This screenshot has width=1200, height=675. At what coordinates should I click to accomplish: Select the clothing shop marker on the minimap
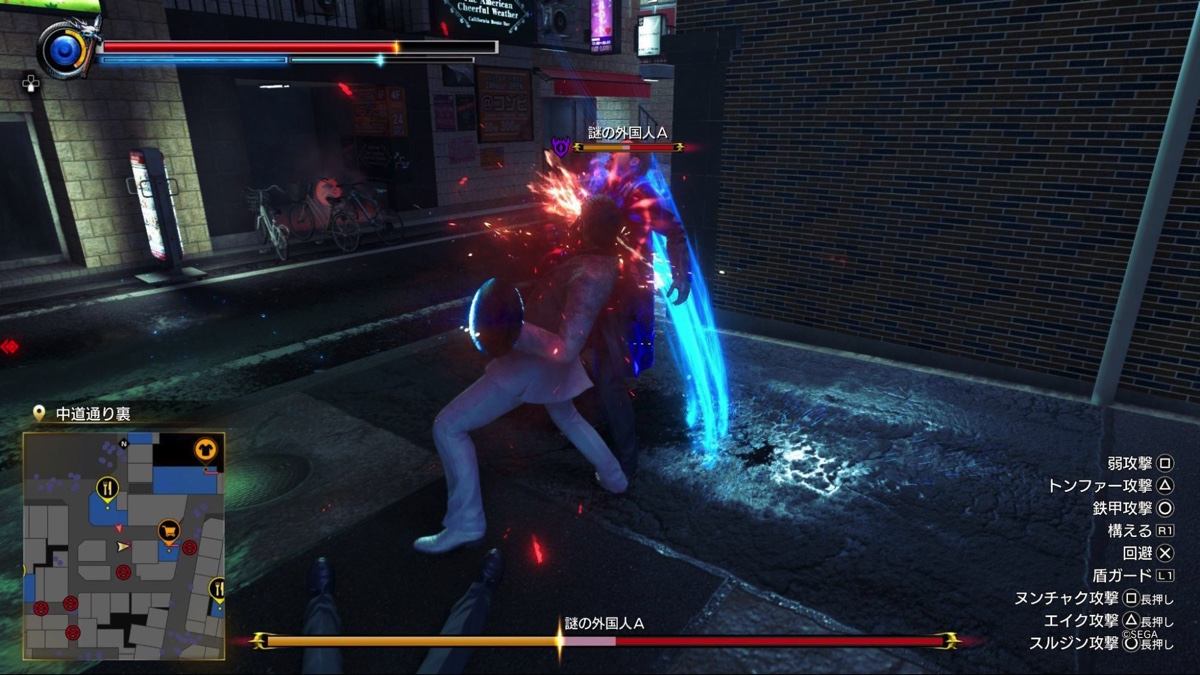click(x=205, y=451)
